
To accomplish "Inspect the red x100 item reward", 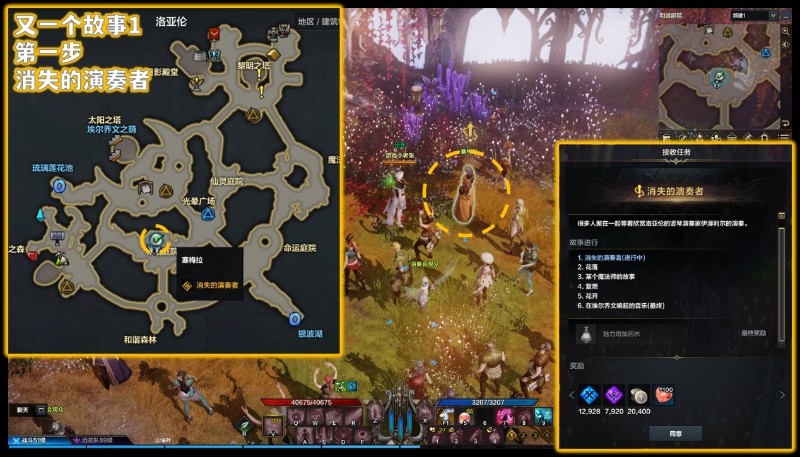I will click(666, 394).
